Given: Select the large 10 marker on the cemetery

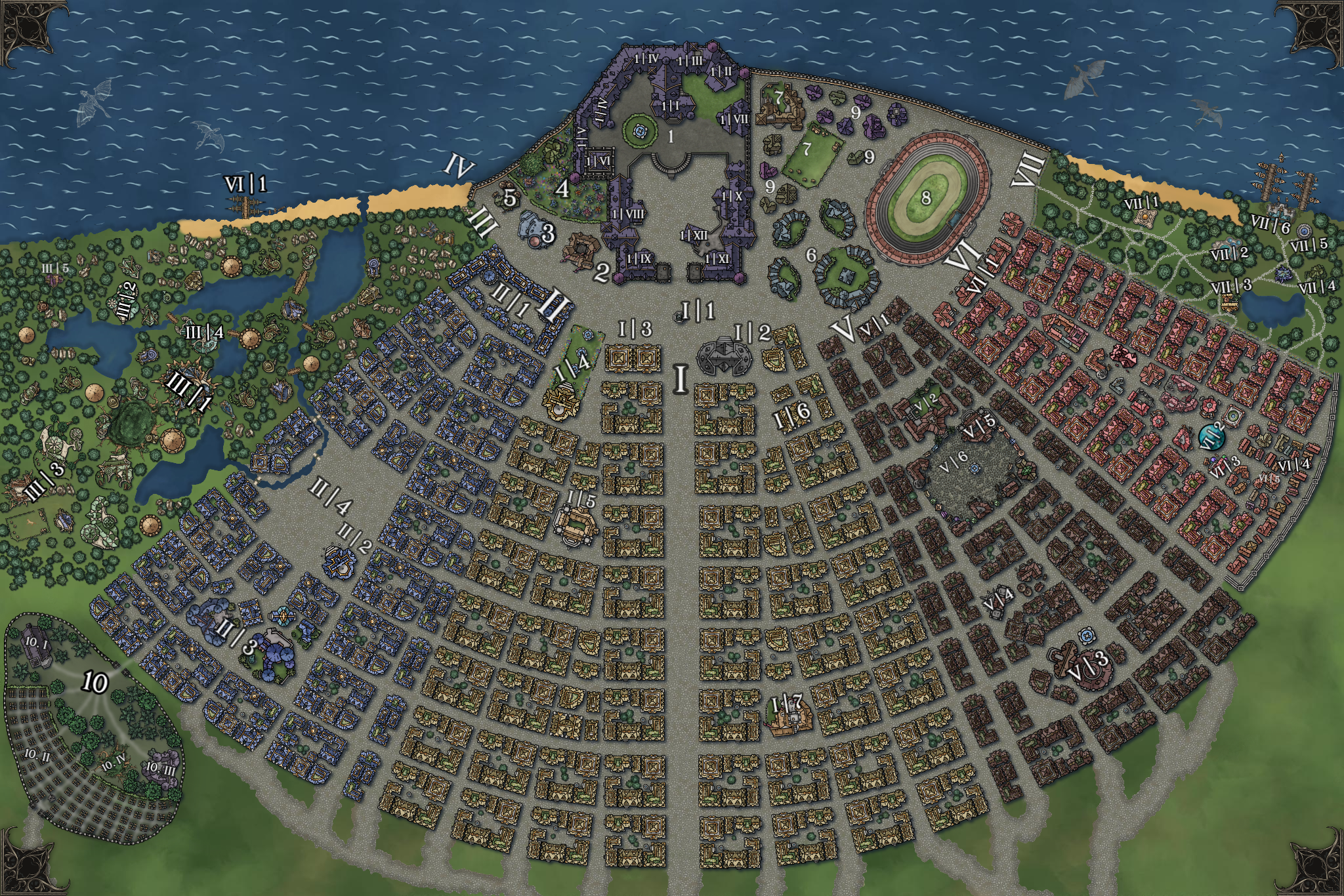Looking at the screenshot, I should [95, 683].
